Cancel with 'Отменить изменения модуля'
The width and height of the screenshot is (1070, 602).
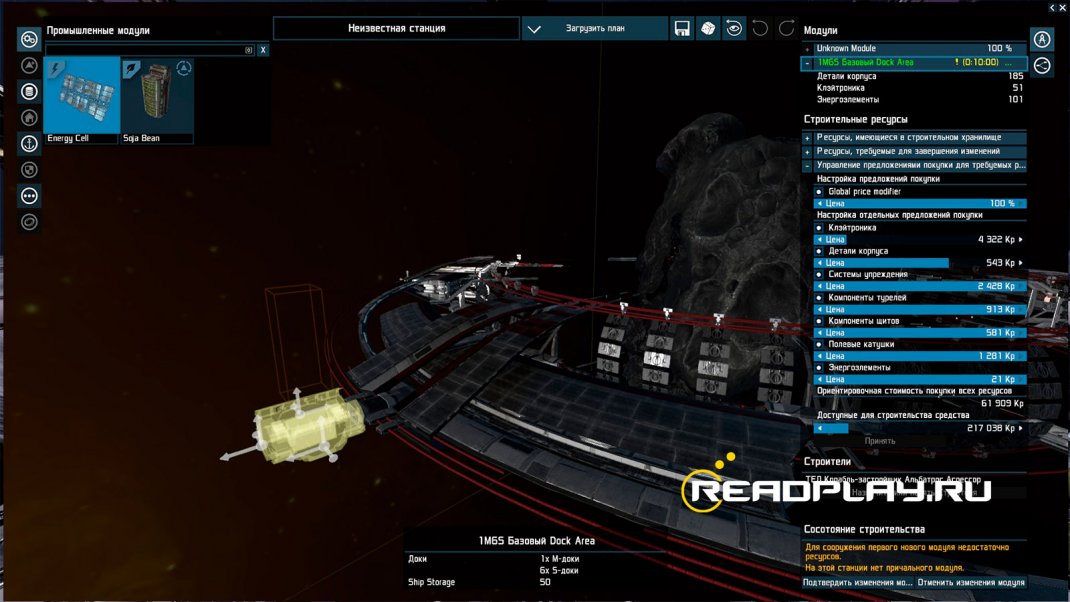tap(971, 582)
